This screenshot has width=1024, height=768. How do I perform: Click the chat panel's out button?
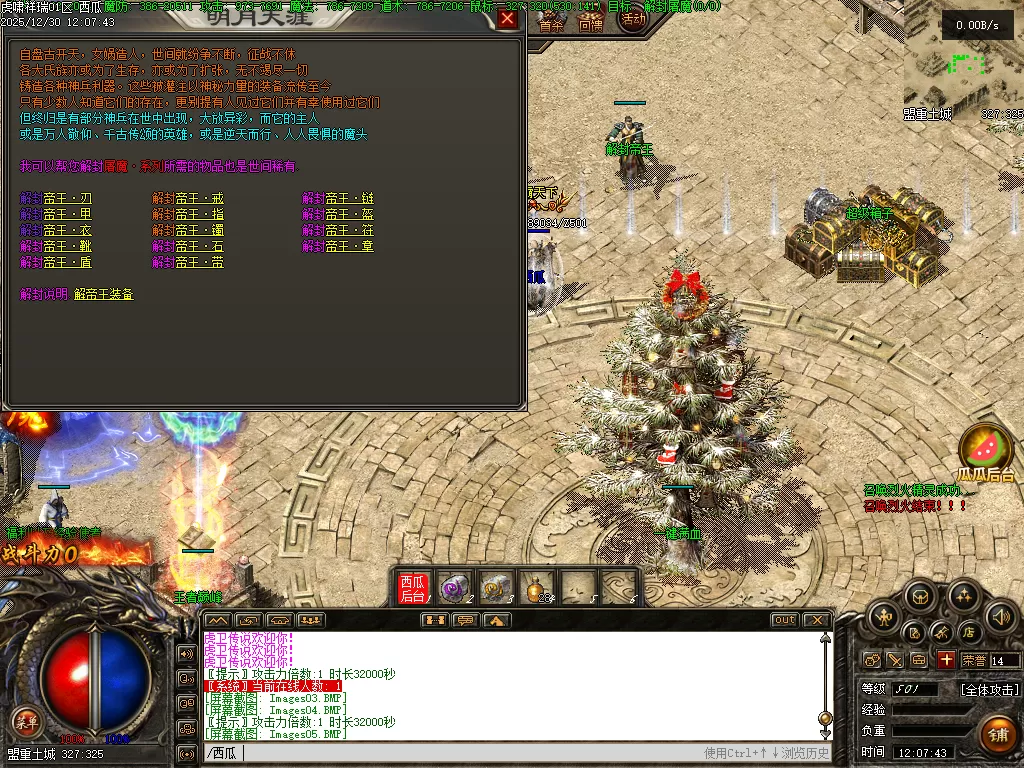(784, 620)
